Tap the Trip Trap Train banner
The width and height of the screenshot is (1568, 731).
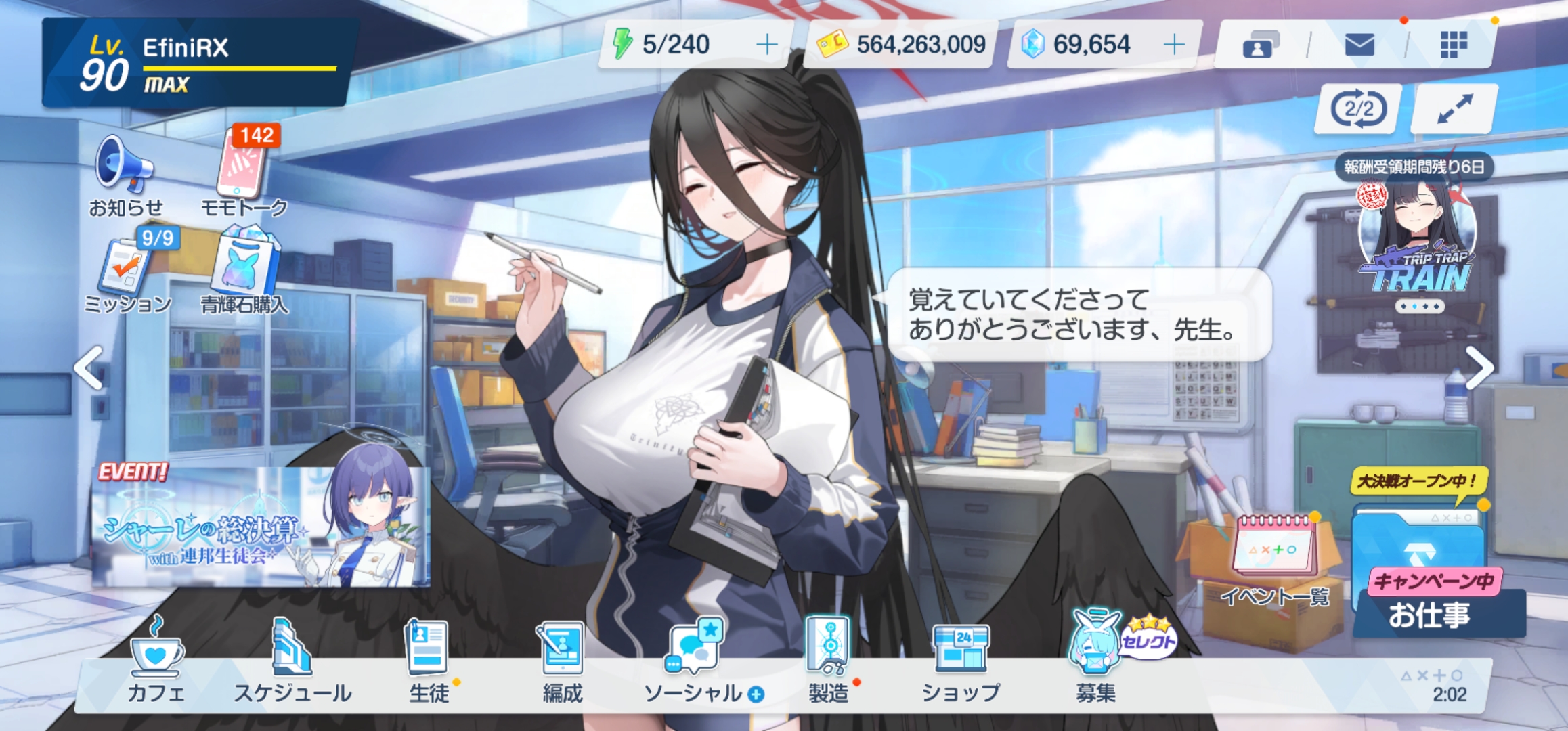point(1417,247)
